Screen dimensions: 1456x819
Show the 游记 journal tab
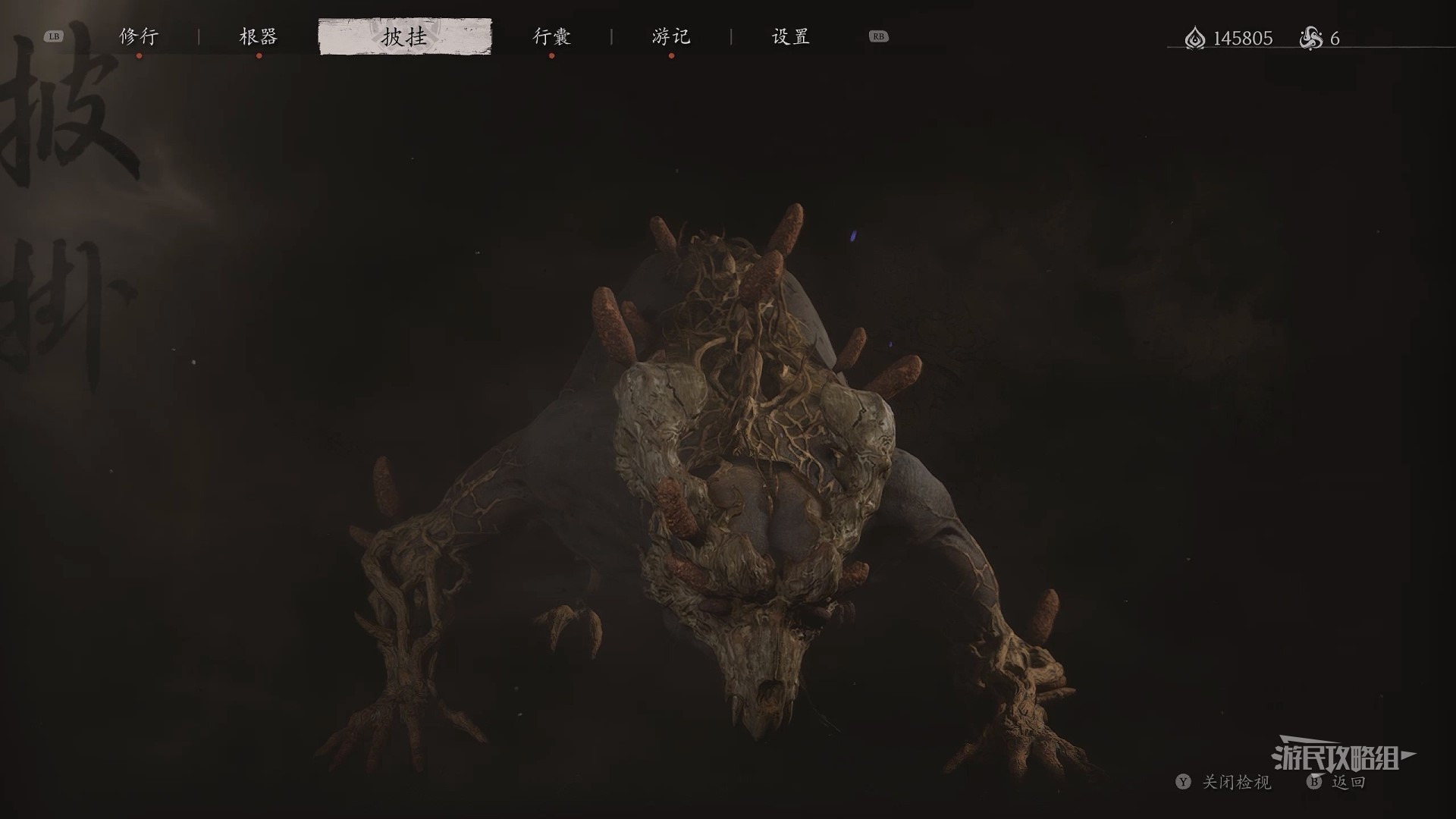coord(671,36)
